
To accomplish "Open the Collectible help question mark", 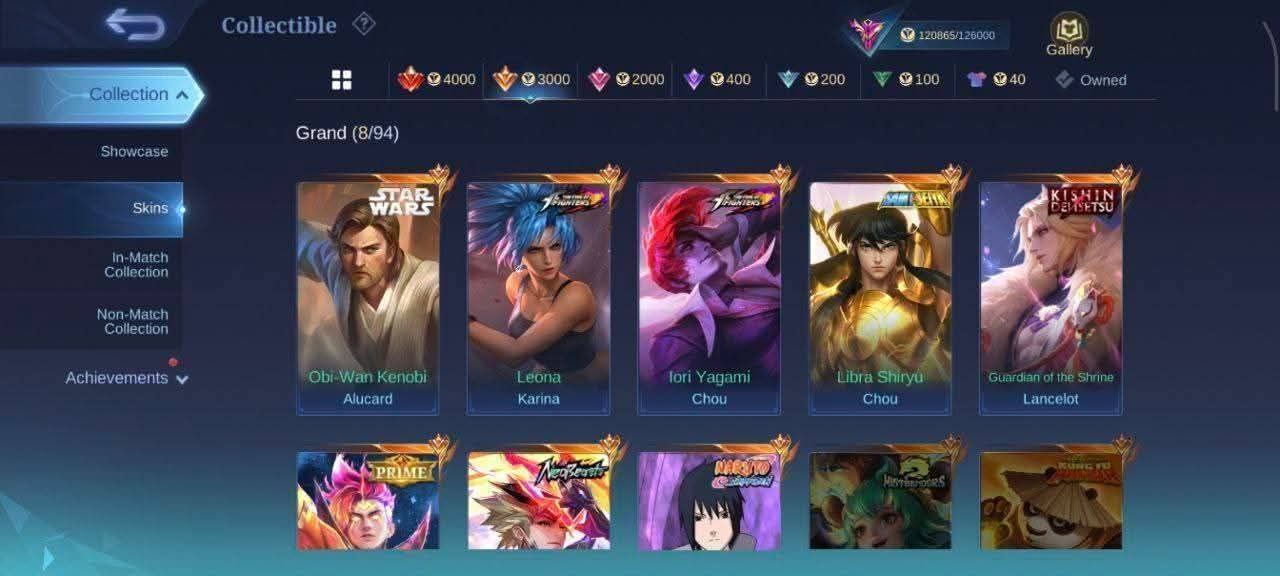I will point(364,24).
